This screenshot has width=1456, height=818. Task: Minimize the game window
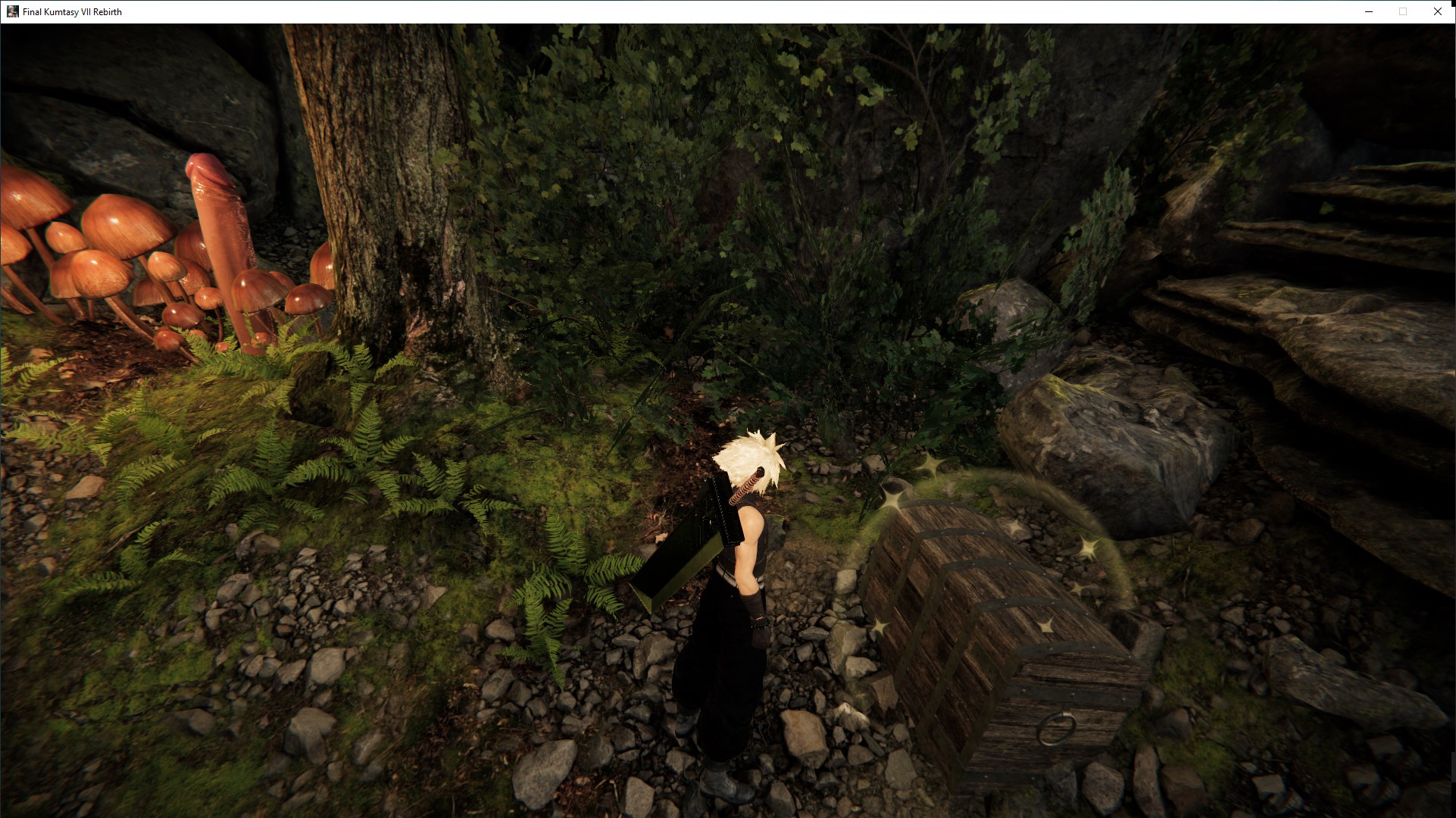click(x=1368, y=11)
